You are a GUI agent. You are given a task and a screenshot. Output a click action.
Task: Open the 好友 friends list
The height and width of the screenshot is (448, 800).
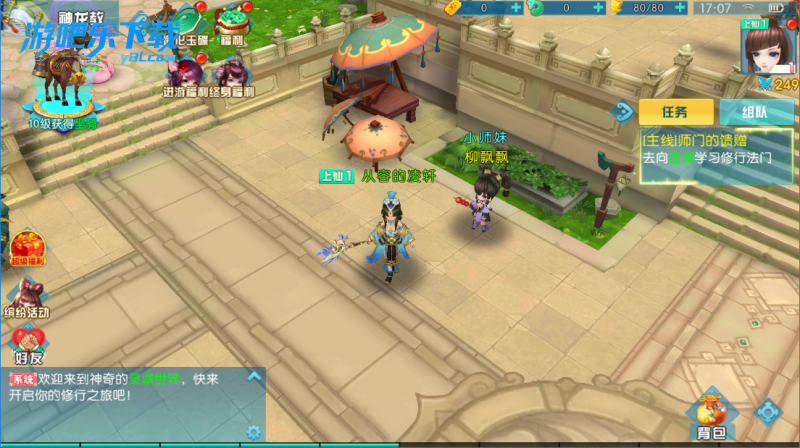click(28, 345)
